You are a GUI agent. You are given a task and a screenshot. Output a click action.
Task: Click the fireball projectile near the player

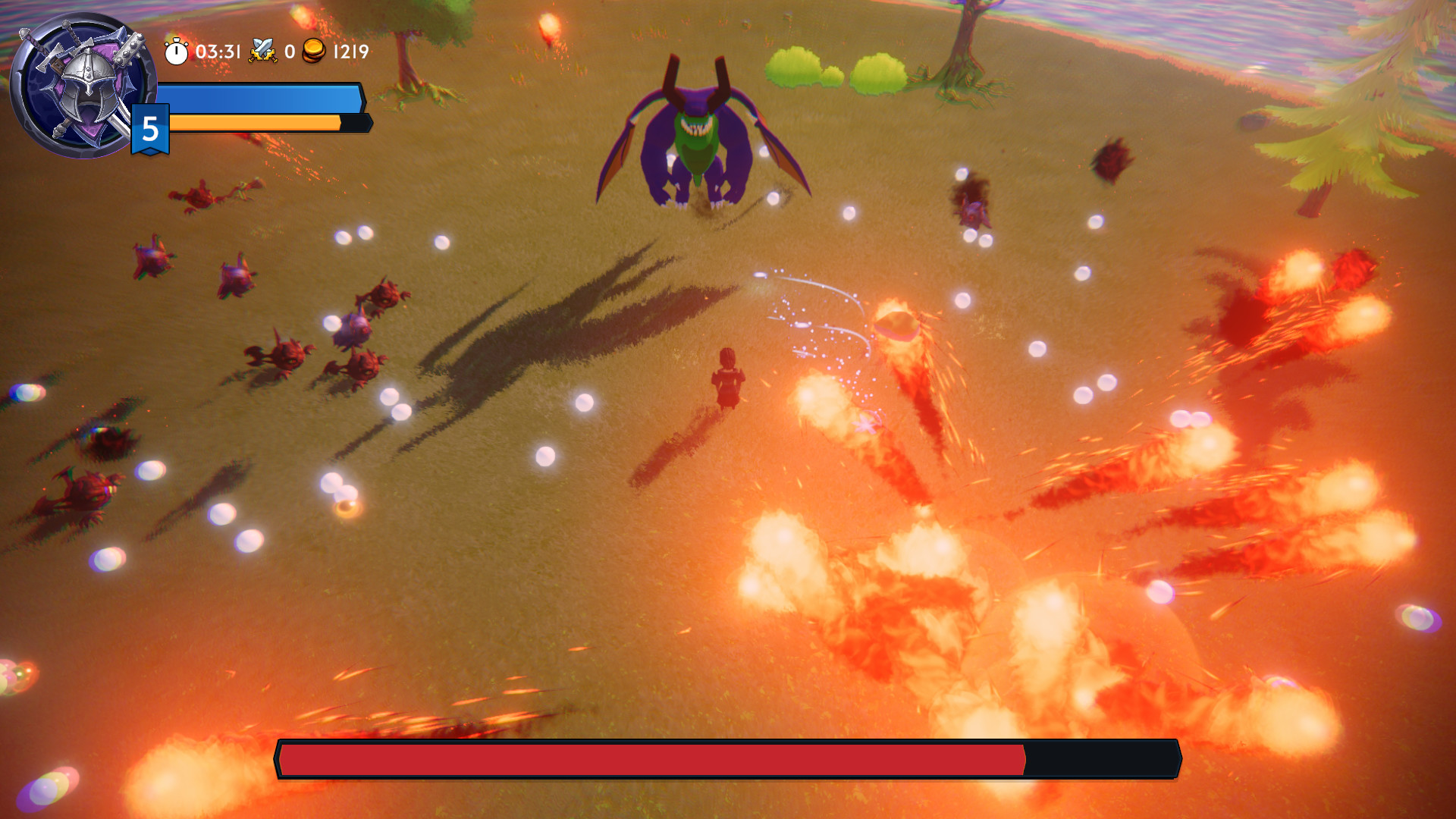click(x=897, y=325)
